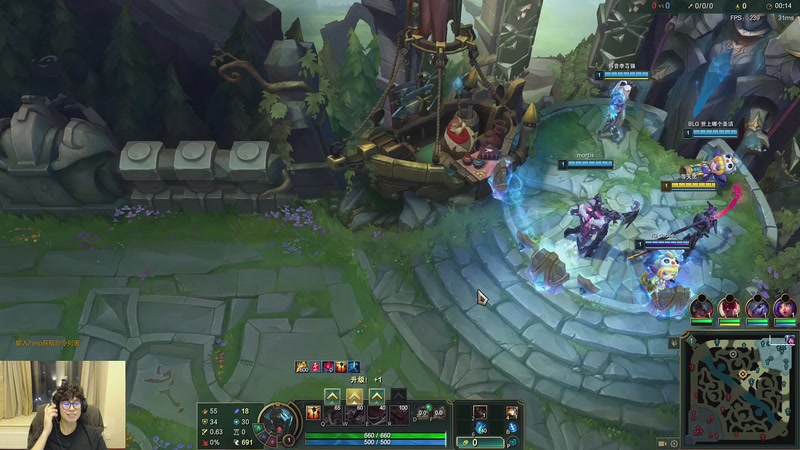
Task: Select the first teammate portrait above minimap
Action: point(702,307)
